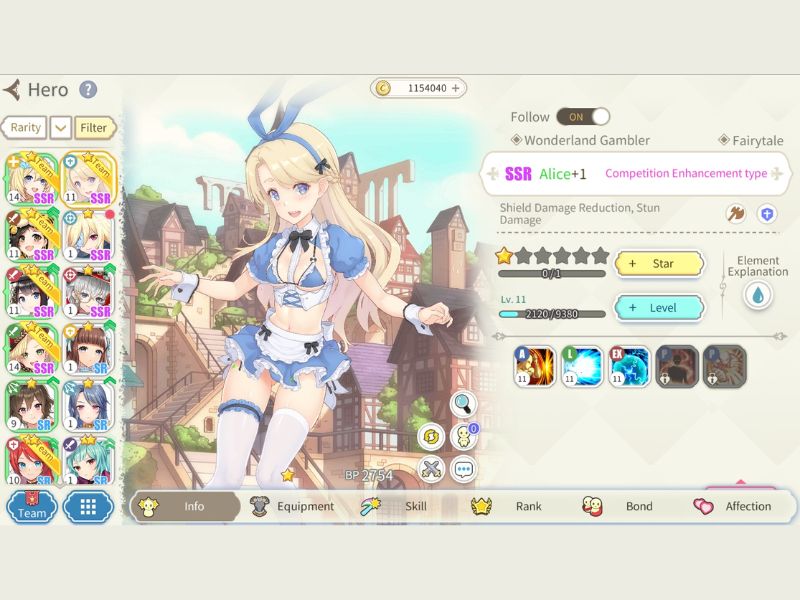This screenshot has width=800, height=600.
Task: Toggle the sort order arrow button
Action: [x=60, y=128]
